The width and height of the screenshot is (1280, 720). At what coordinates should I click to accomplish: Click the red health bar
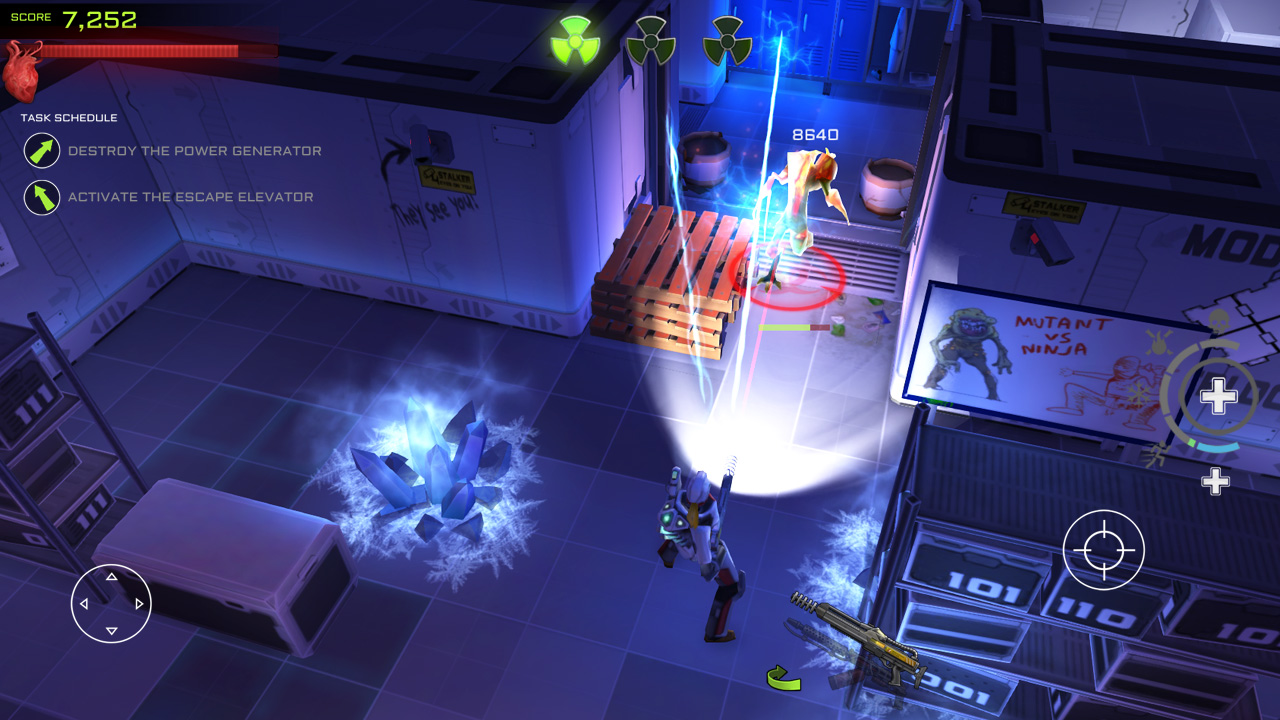140,48
